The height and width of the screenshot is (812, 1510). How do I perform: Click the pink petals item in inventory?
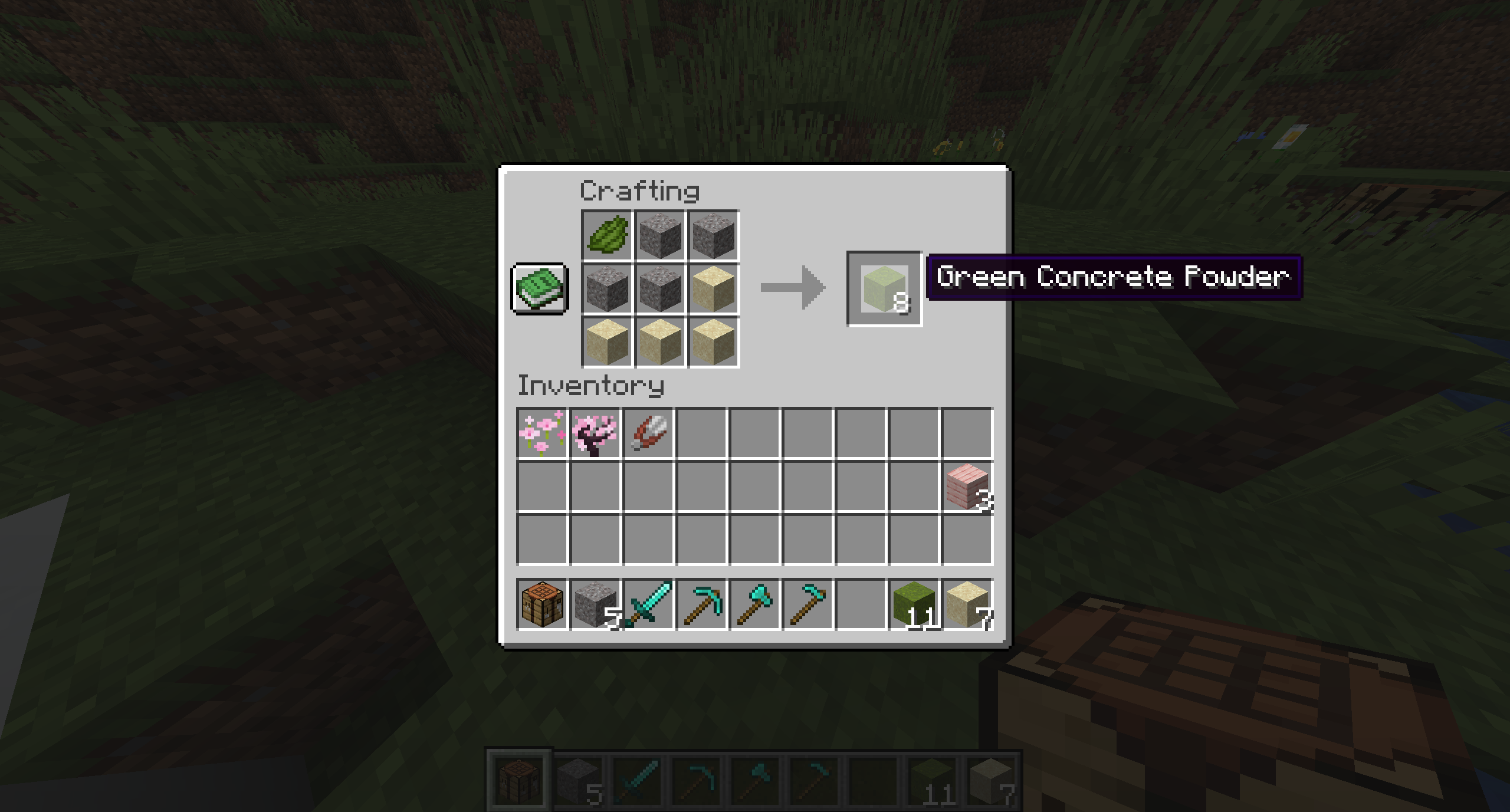(x=543, y=432)
